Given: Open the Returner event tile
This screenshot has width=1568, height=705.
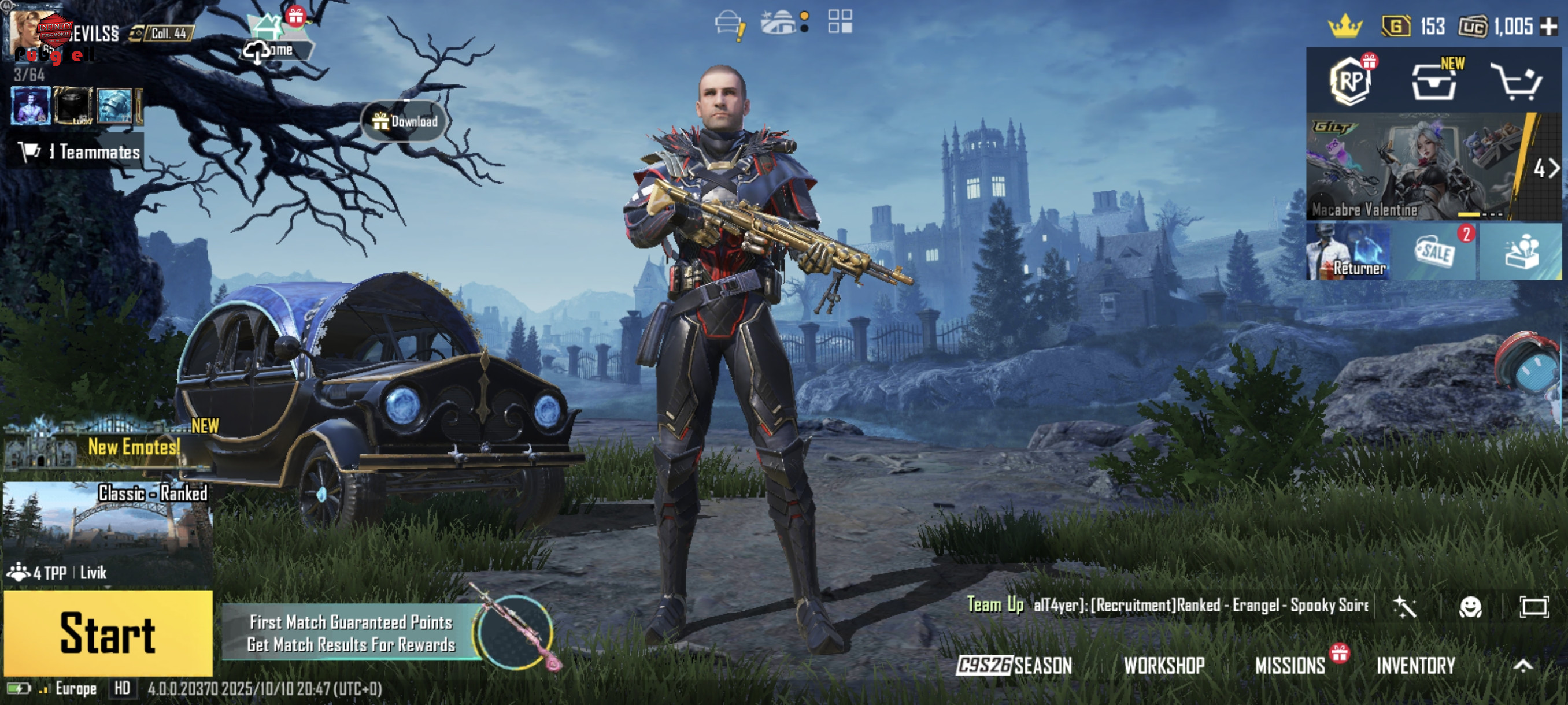Looking at the screenshot, I should coord(1348,251).
